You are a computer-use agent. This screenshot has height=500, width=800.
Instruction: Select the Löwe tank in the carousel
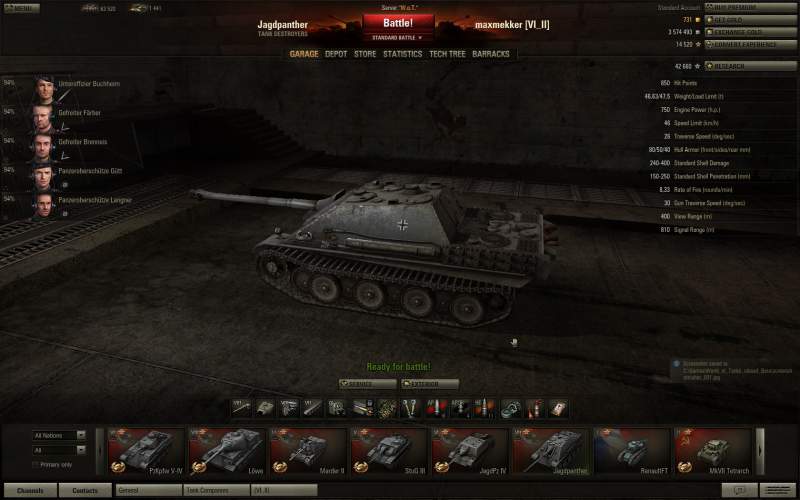tap(227, 450)
